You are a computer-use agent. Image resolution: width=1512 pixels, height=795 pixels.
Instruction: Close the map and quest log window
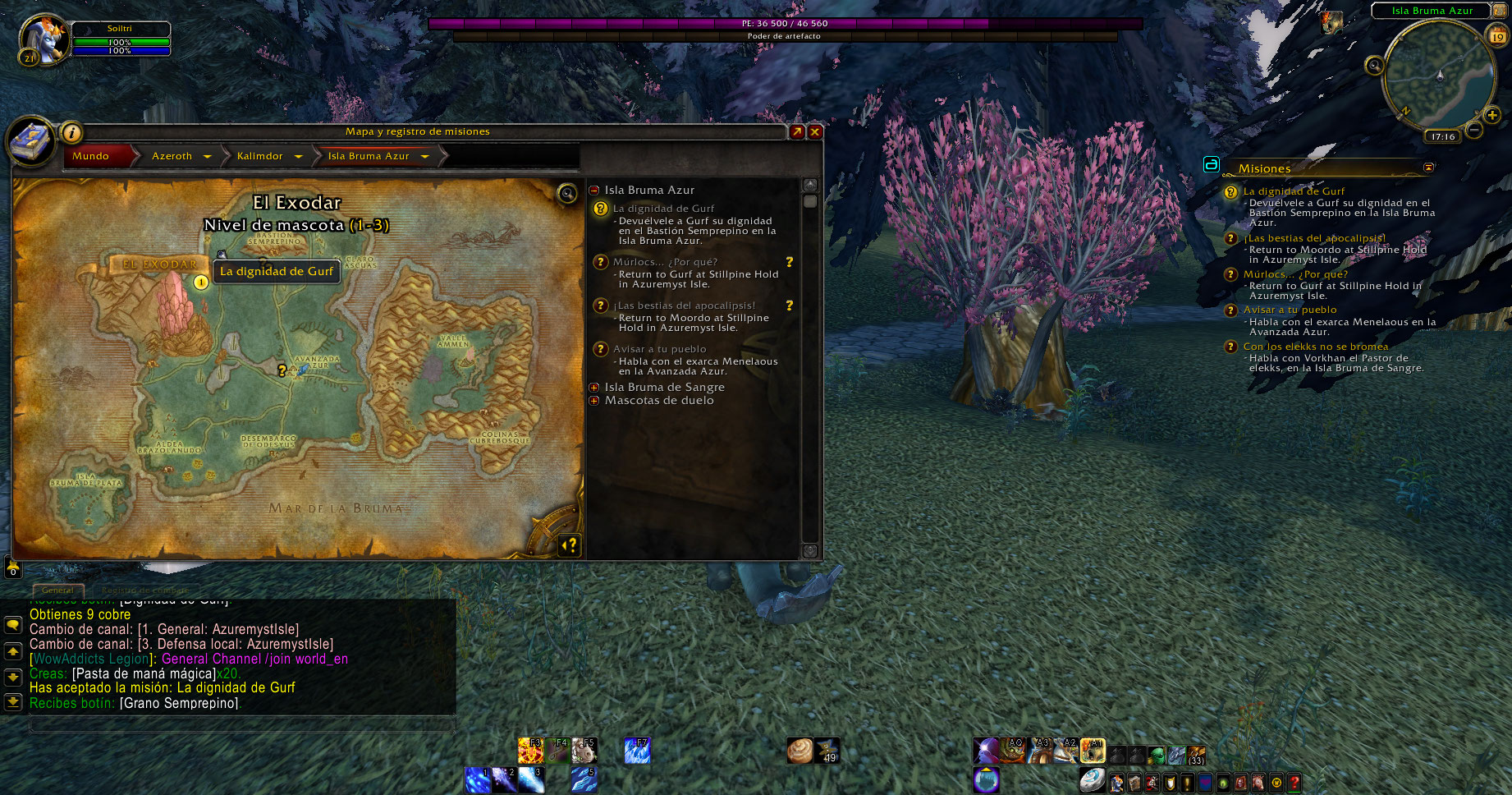815,132
